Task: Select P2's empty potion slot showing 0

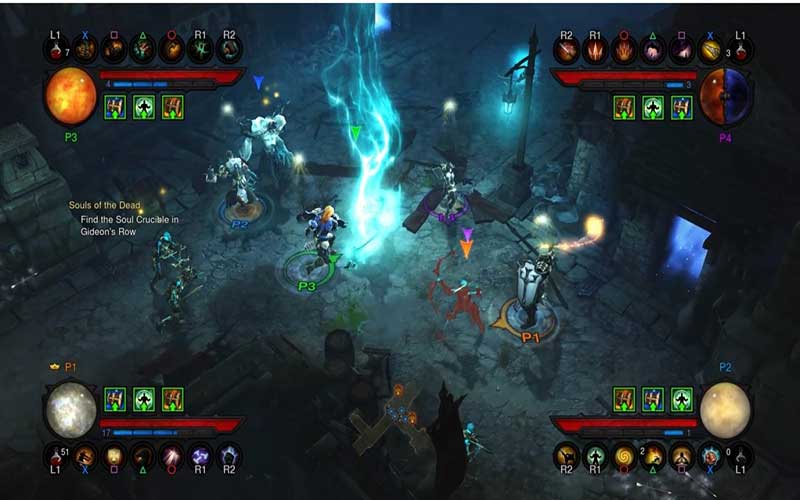Action: [x=741, y=456]
